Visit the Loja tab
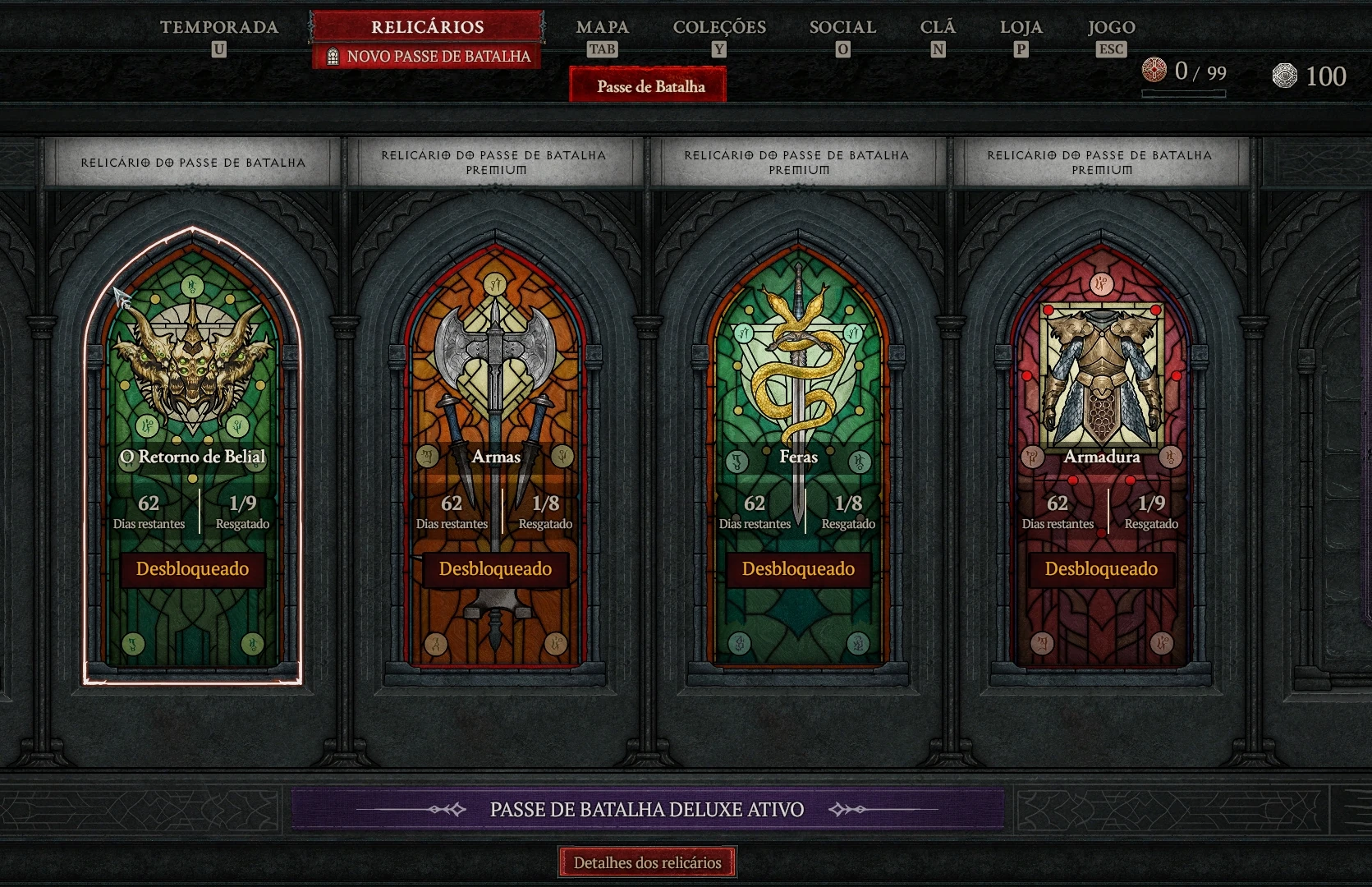Viewport: 1372px width, 887px height. (x=1021, y=28)
